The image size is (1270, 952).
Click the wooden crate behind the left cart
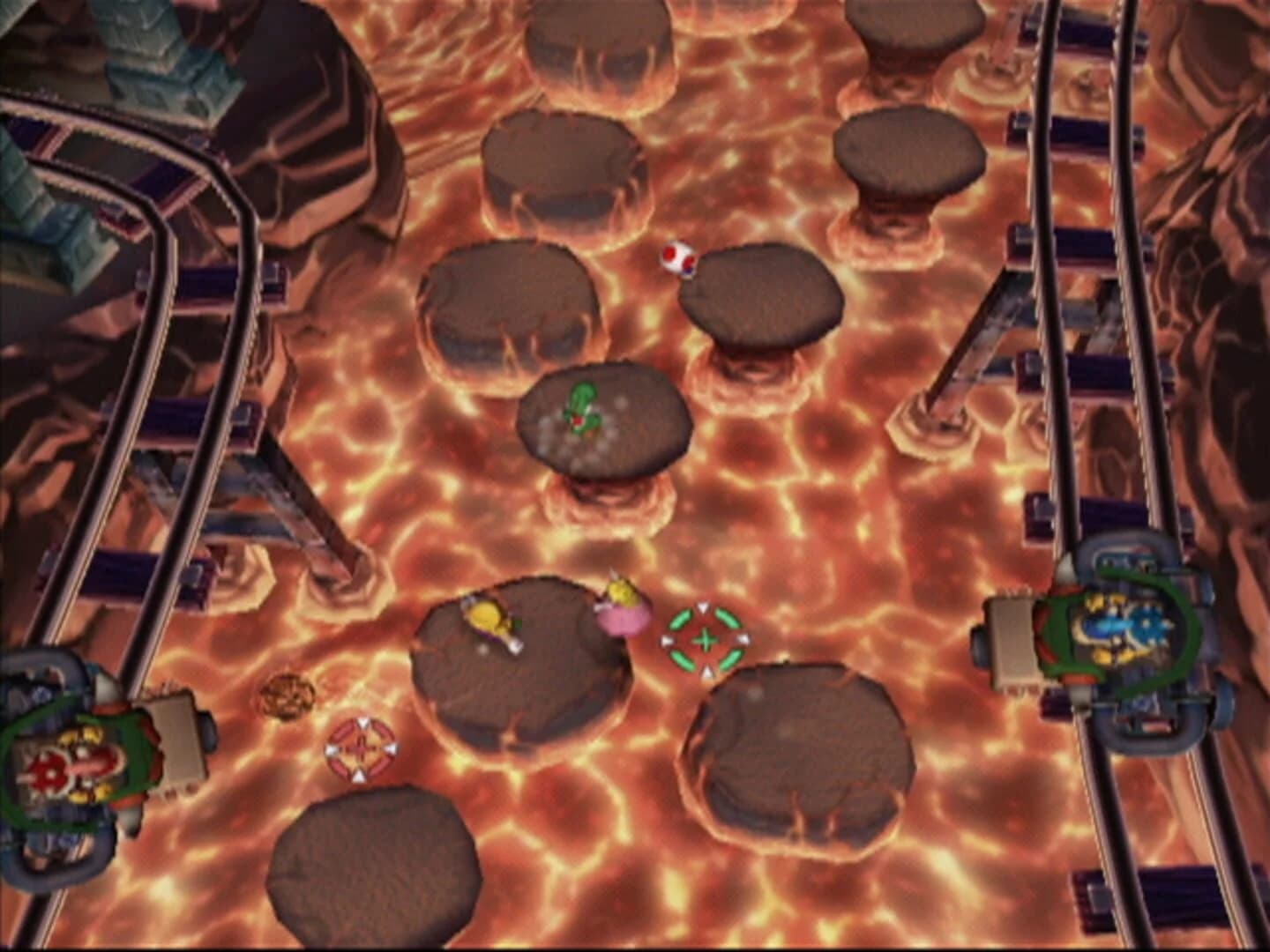coord(176,736)
